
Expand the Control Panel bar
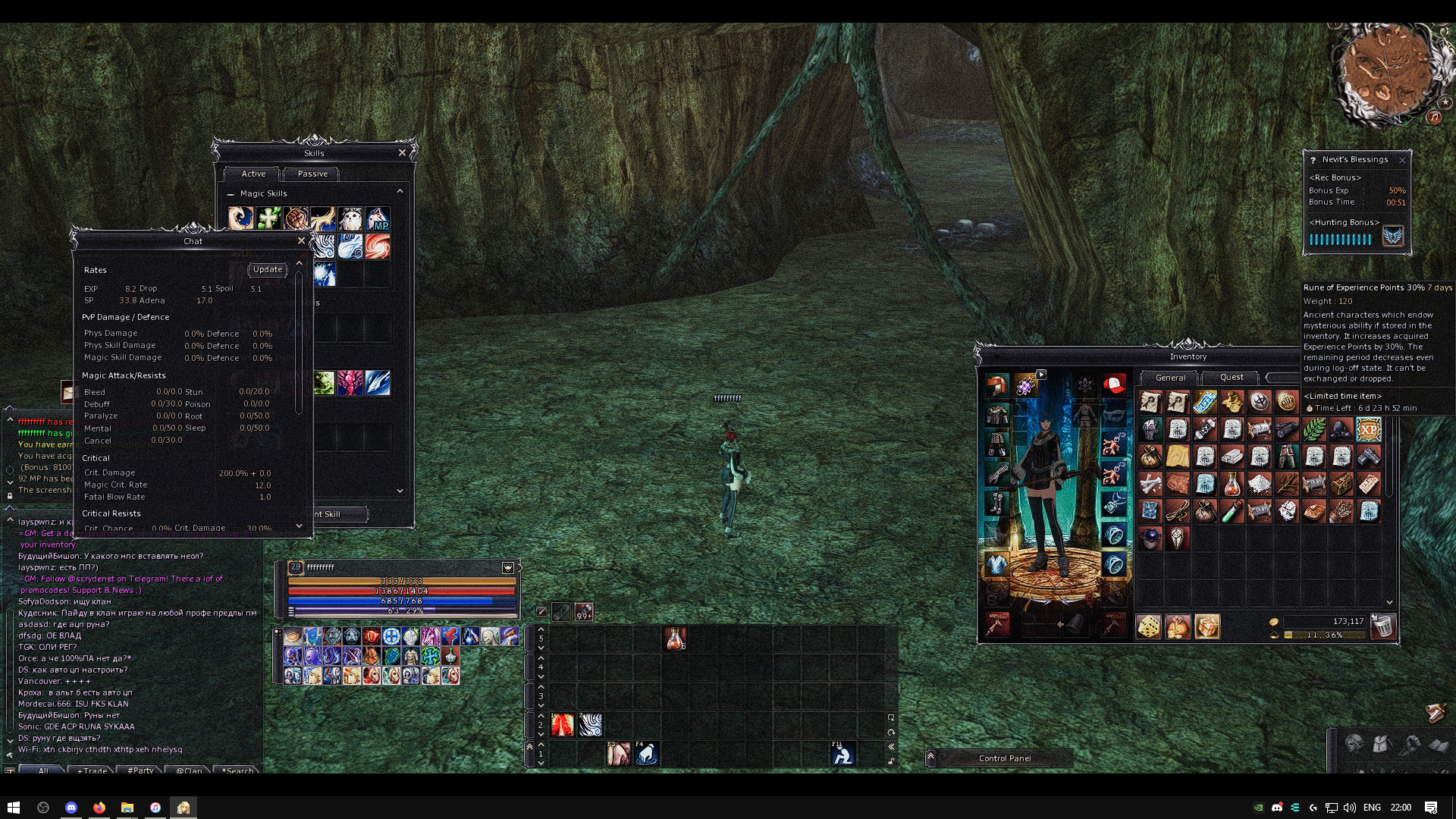[x=930, y=758]
